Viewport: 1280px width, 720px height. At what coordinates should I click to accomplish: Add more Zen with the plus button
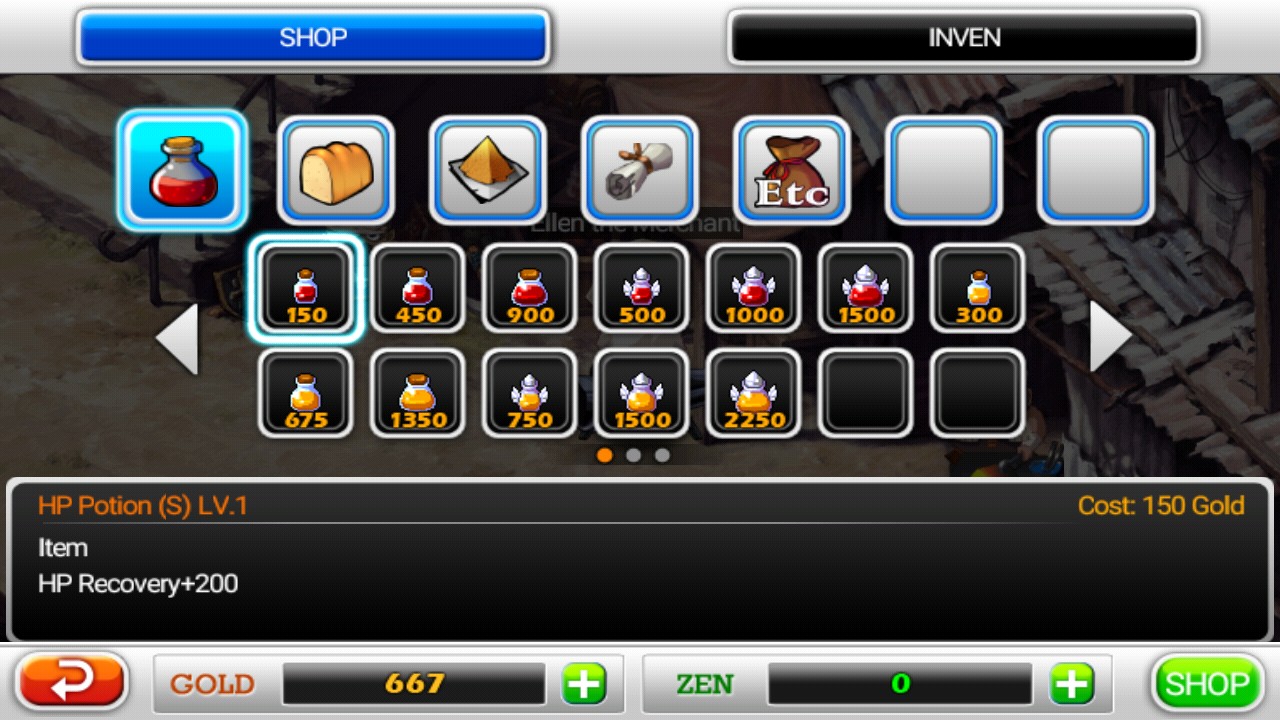(x=1071, y=684)
